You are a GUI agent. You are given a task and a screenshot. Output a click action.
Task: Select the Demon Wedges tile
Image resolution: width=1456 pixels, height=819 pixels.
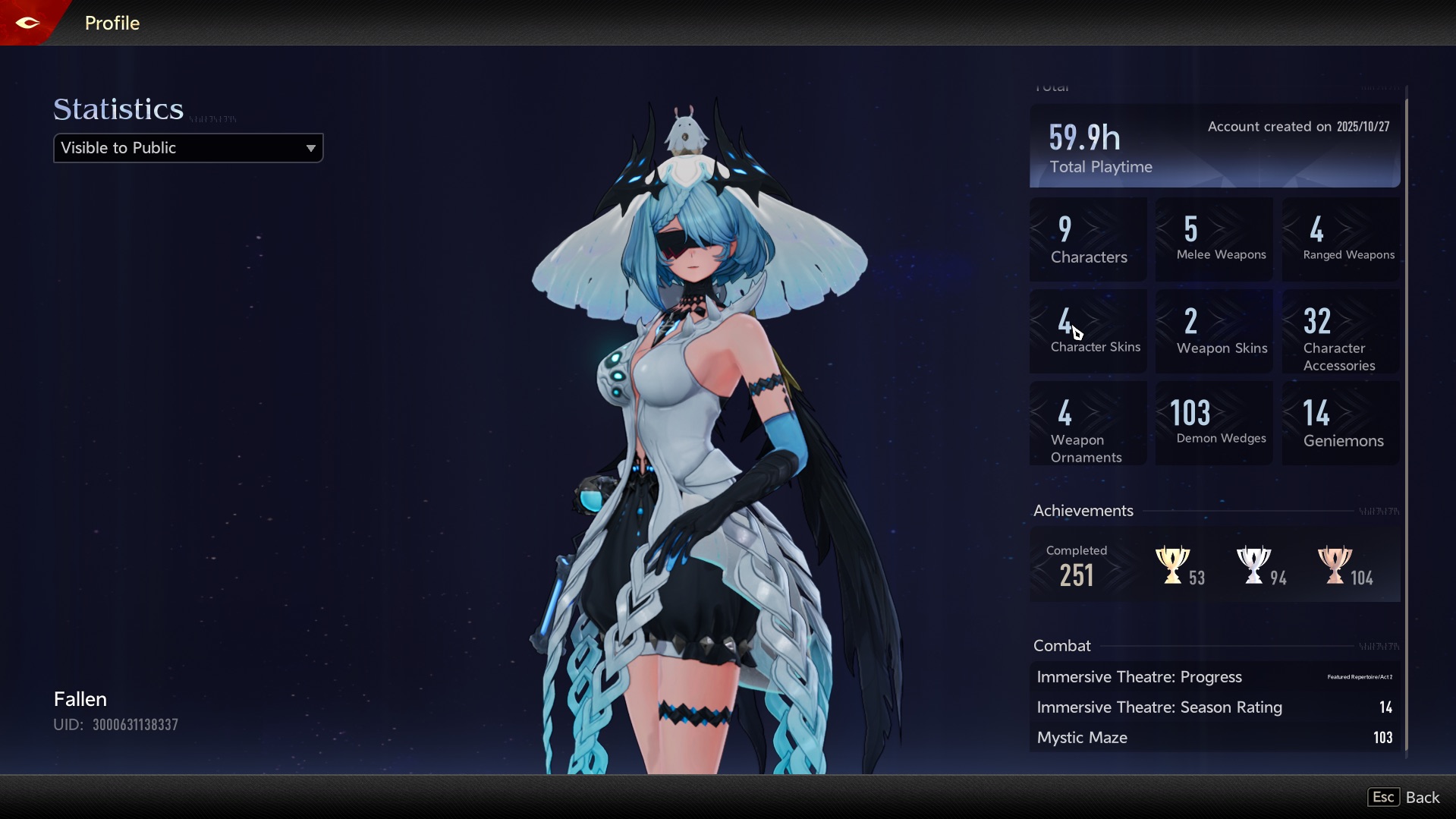coord(1214,424)
